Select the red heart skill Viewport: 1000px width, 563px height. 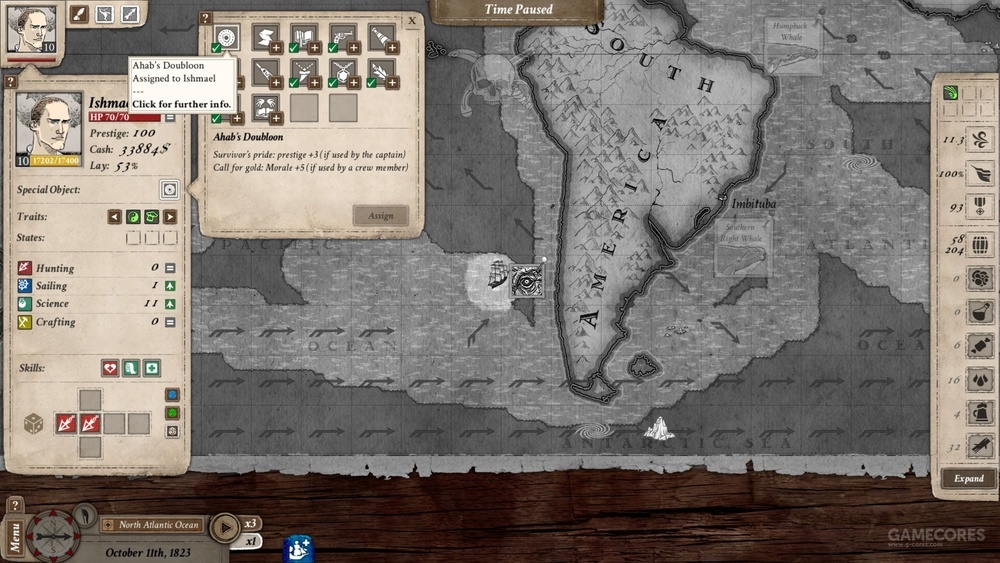[110, 368]
